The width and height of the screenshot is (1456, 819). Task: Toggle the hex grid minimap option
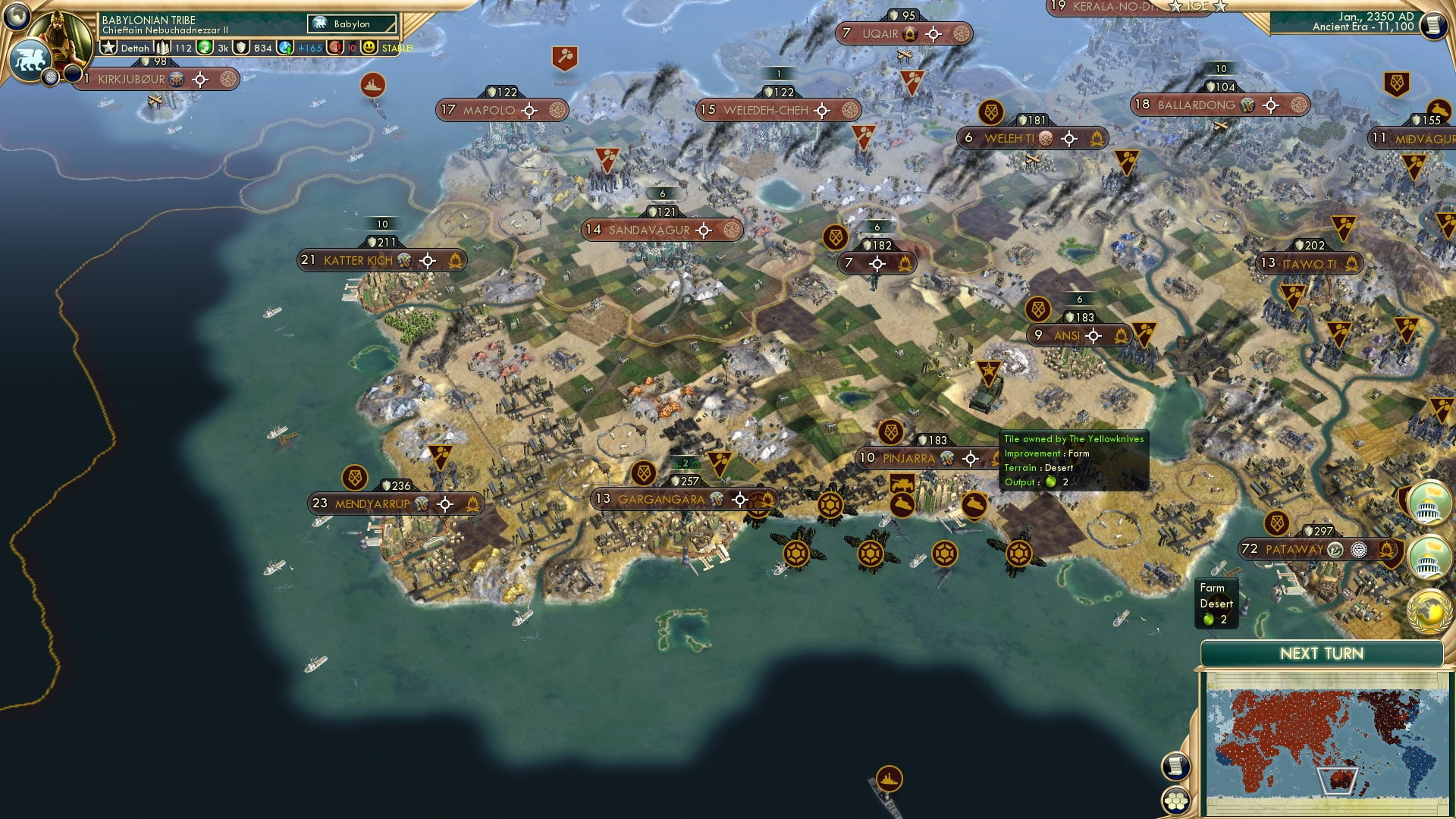pos(1175,801)
